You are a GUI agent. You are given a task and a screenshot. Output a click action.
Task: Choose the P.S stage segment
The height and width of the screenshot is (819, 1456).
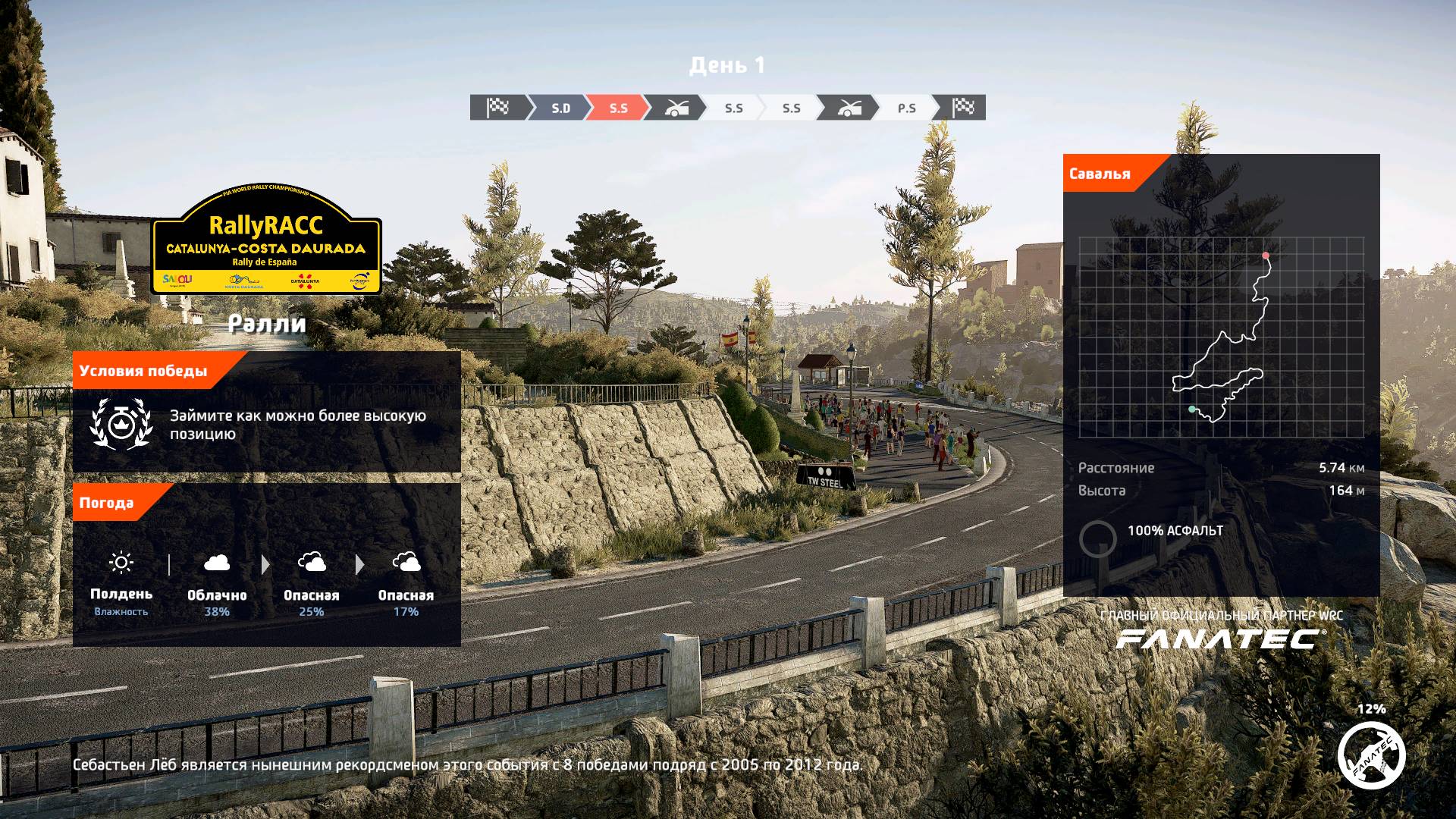(x=905, y=108)
